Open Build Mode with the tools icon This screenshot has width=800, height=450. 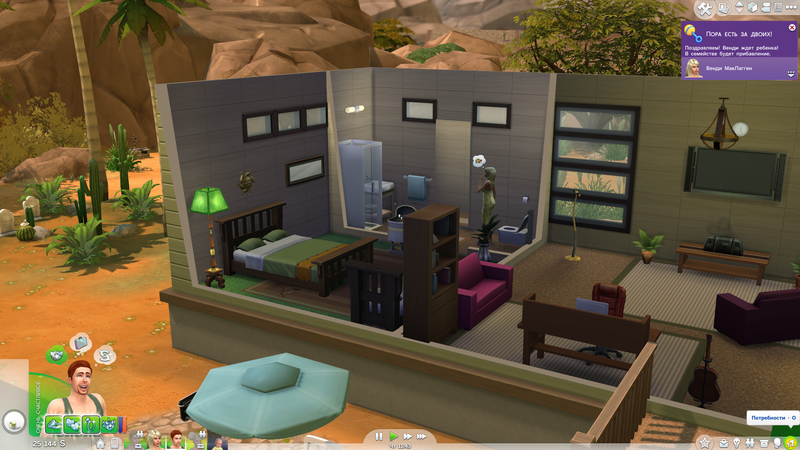tap(704, 9)
